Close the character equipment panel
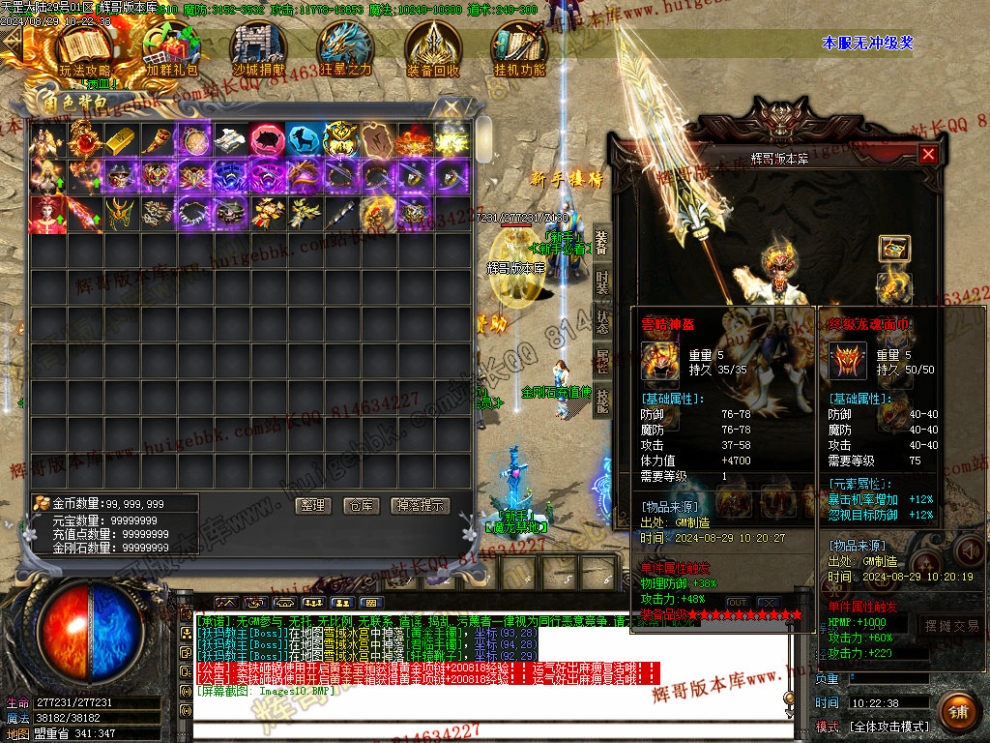Viewport: 990px width, 743px height. coord(928,155)
